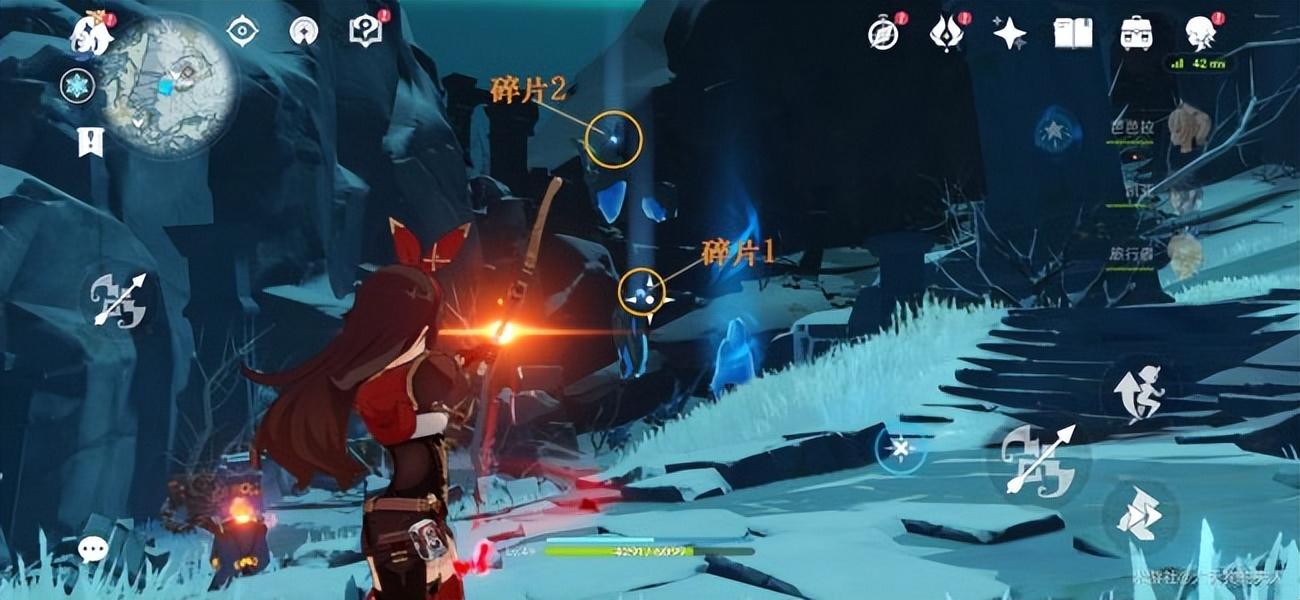Open the compass events icon

click(883, 34)
